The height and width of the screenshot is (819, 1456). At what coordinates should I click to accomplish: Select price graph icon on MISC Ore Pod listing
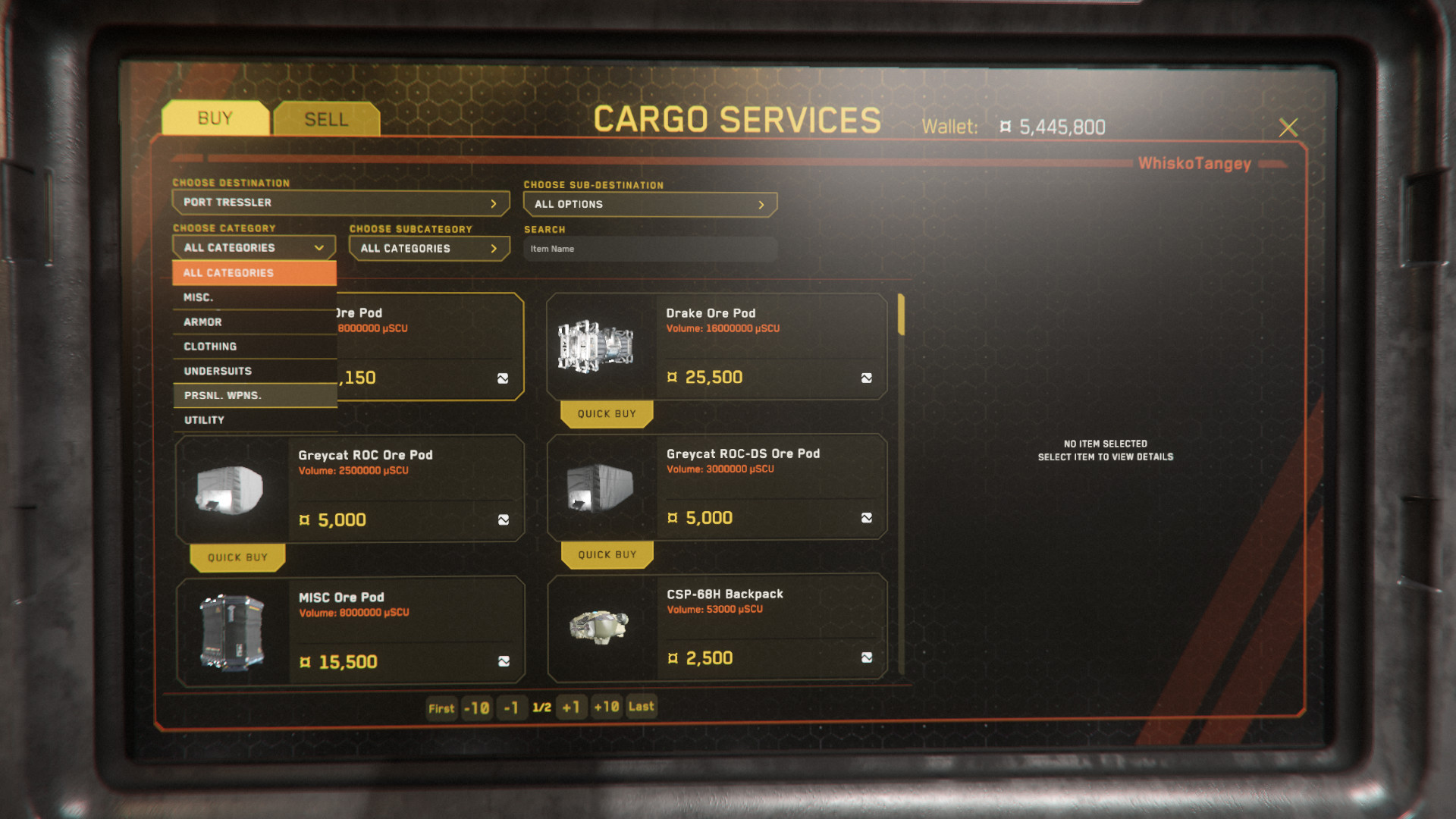coord(504,661)
